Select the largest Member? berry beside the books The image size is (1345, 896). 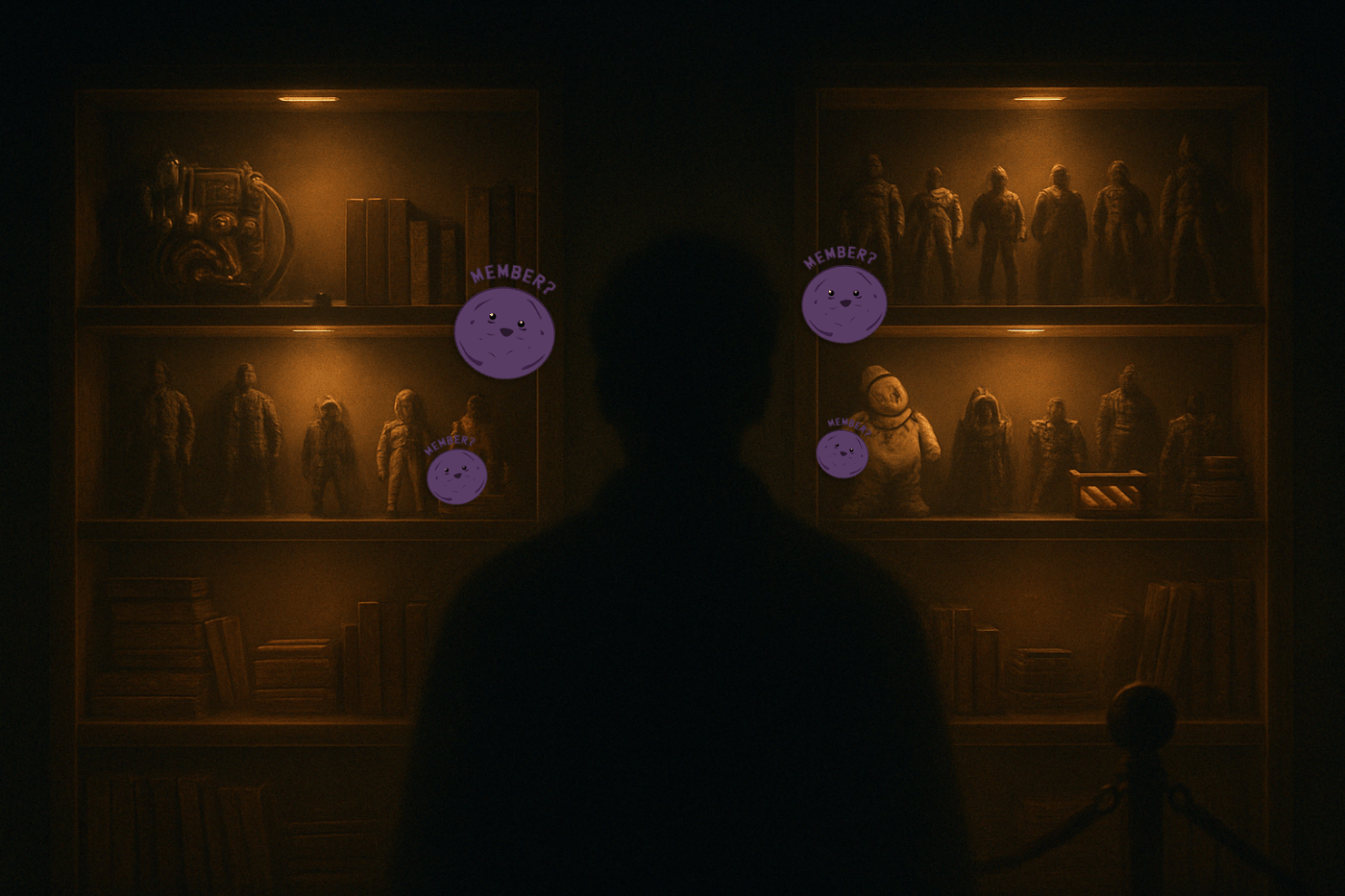click(504, 331)
